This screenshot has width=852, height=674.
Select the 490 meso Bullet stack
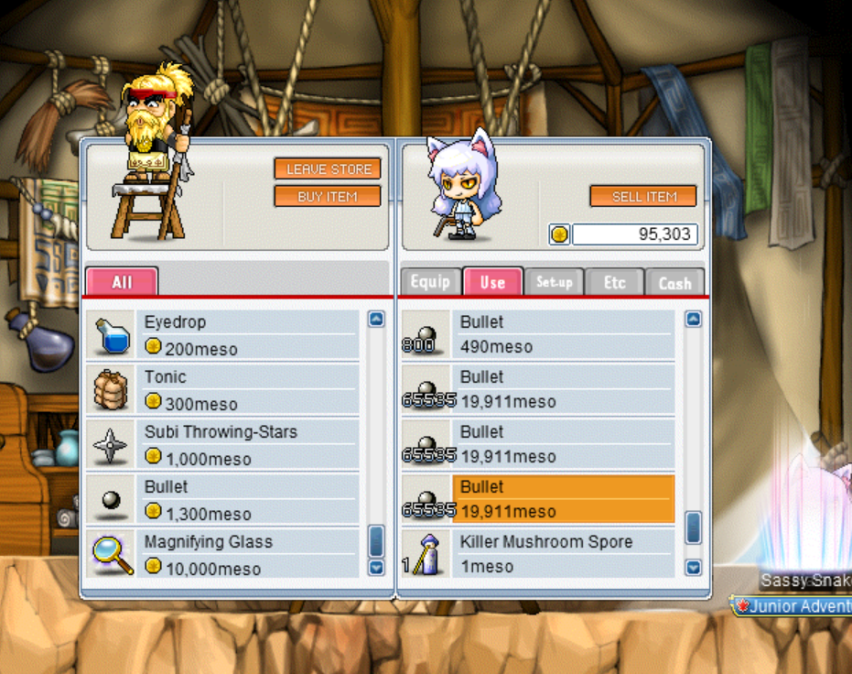coord(565,334)
